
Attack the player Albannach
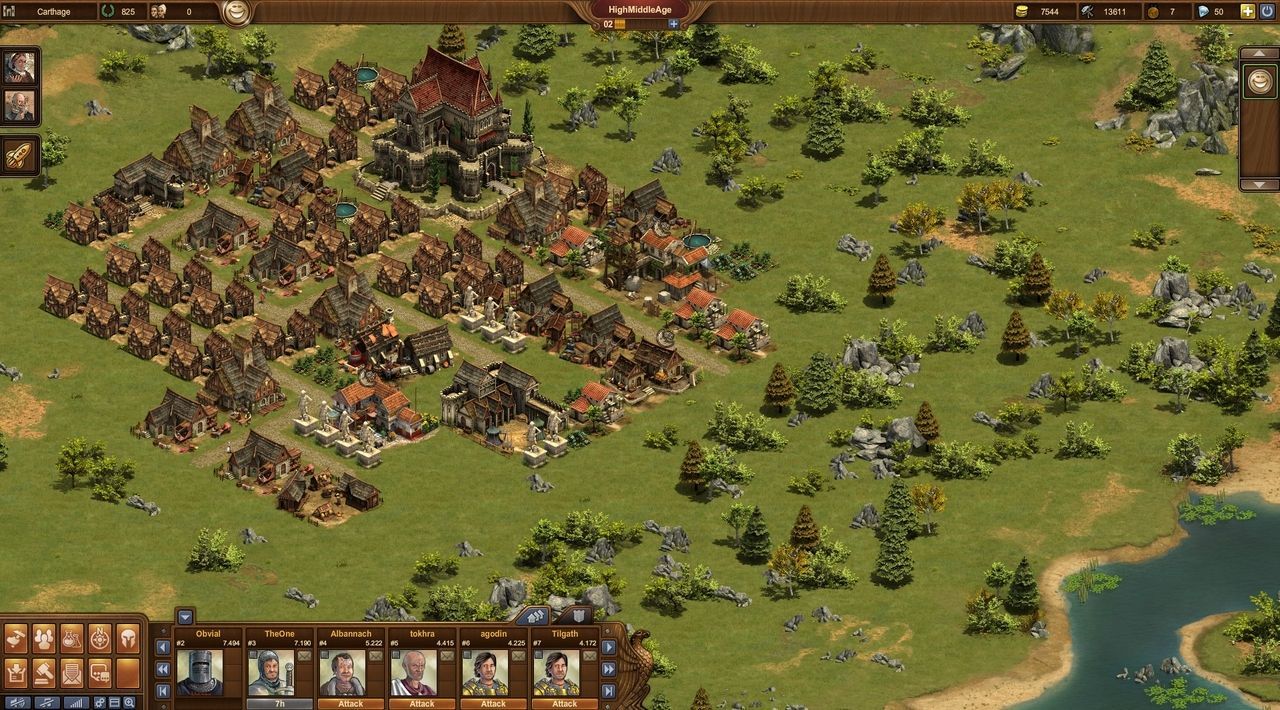(x=351, y=703)
